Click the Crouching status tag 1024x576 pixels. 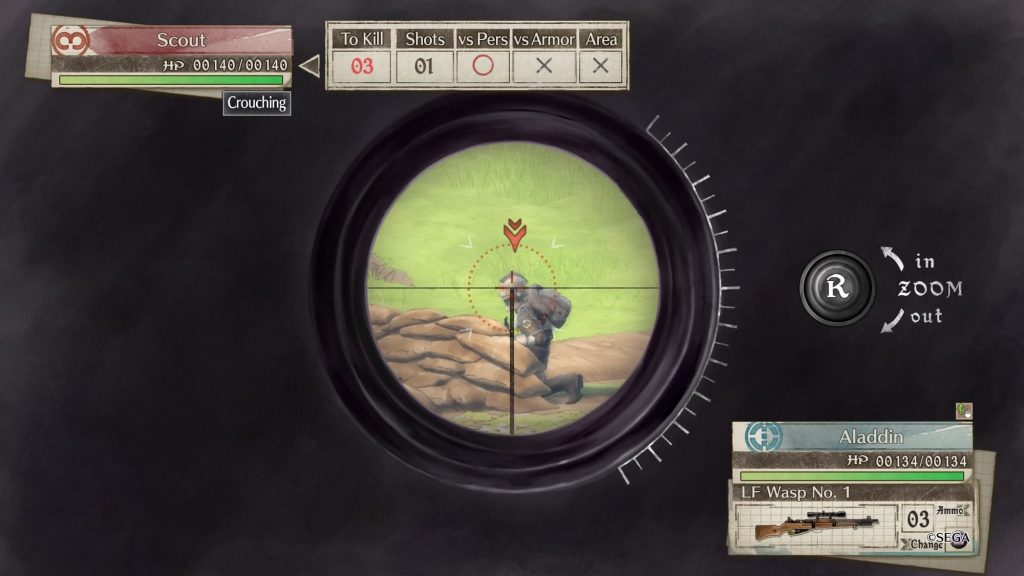(257, 102)
